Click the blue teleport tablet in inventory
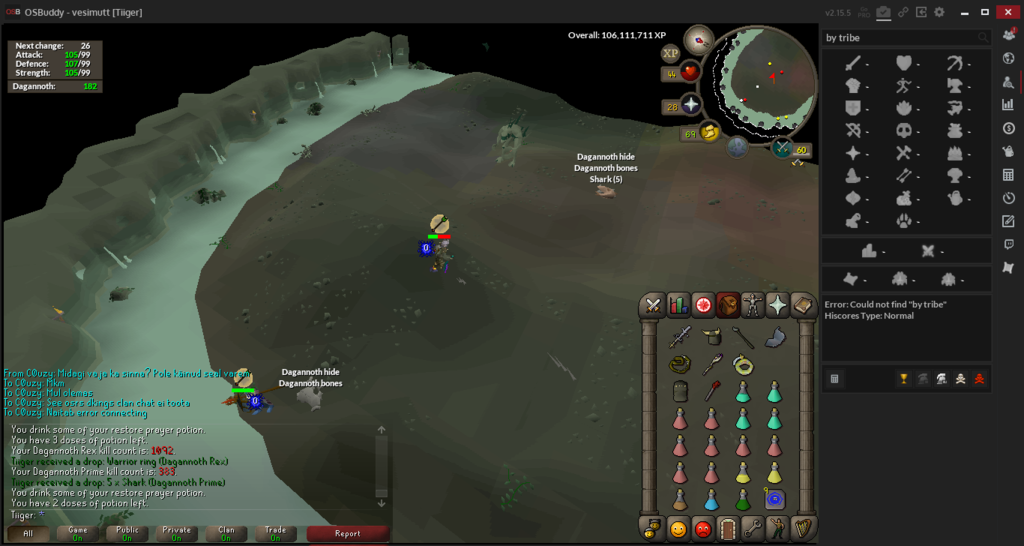This screenshot has height=546, width=1024. 775,499
